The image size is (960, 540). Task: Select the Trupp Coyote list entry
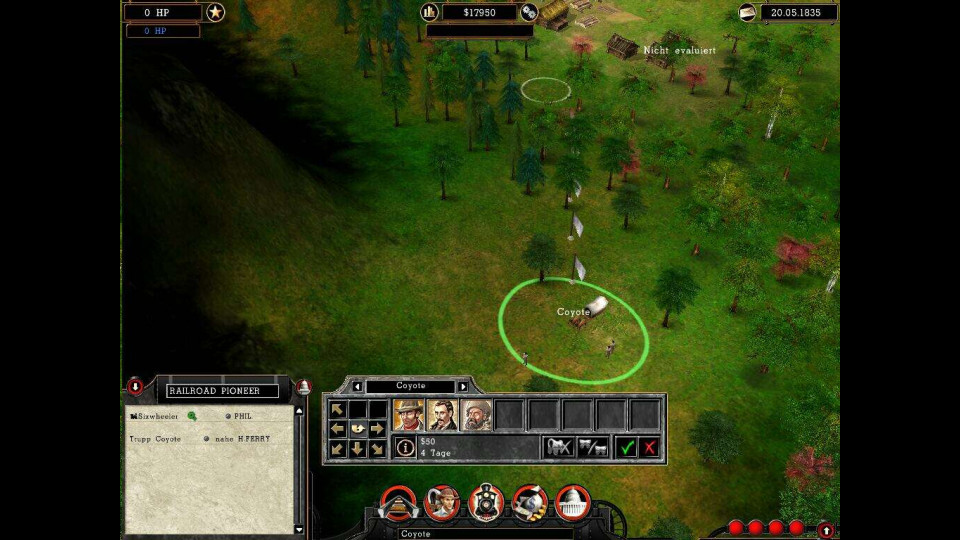point(156,439)
